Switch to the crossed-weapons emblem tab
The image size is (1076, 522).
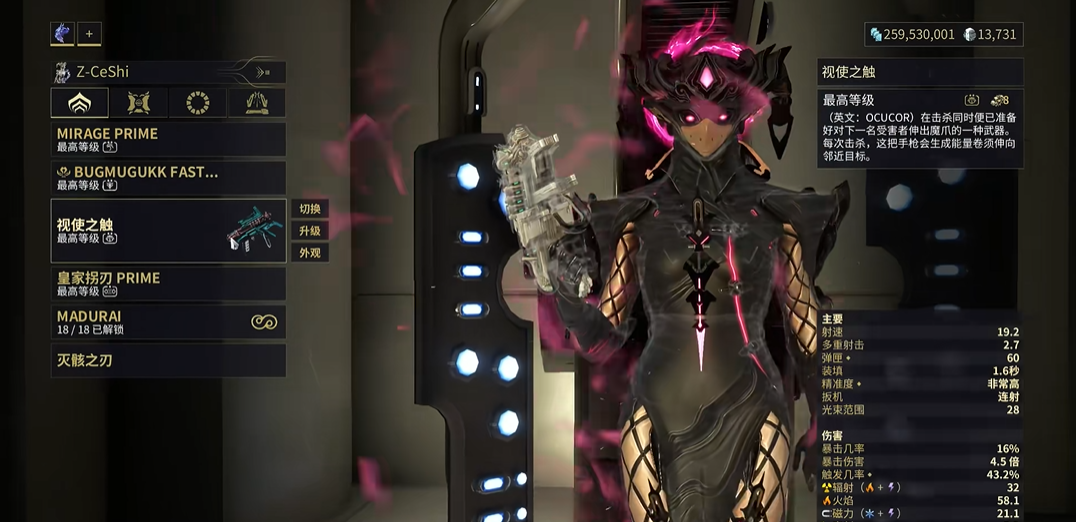pos(139,103)
